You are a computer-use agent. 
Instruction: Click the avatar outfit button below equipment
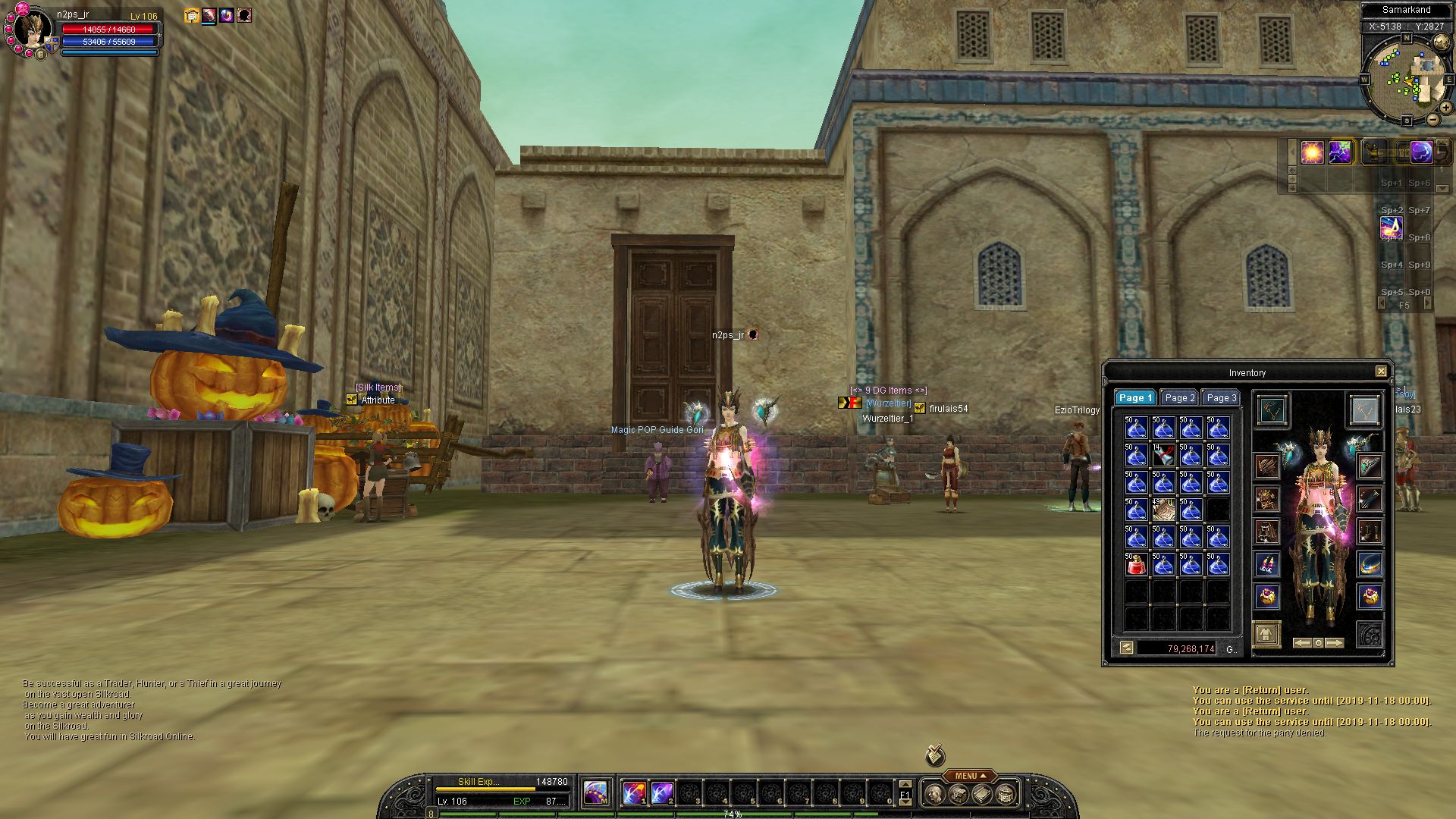tap(1266, 634)
